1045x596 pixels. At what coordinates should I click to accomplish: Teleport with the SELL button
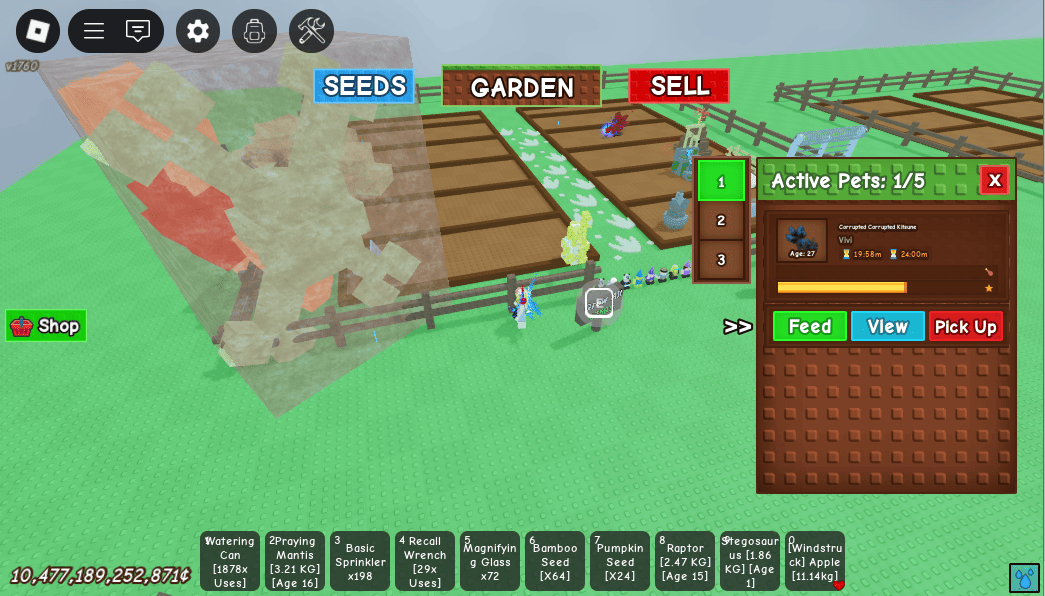(x=679, y=86)
